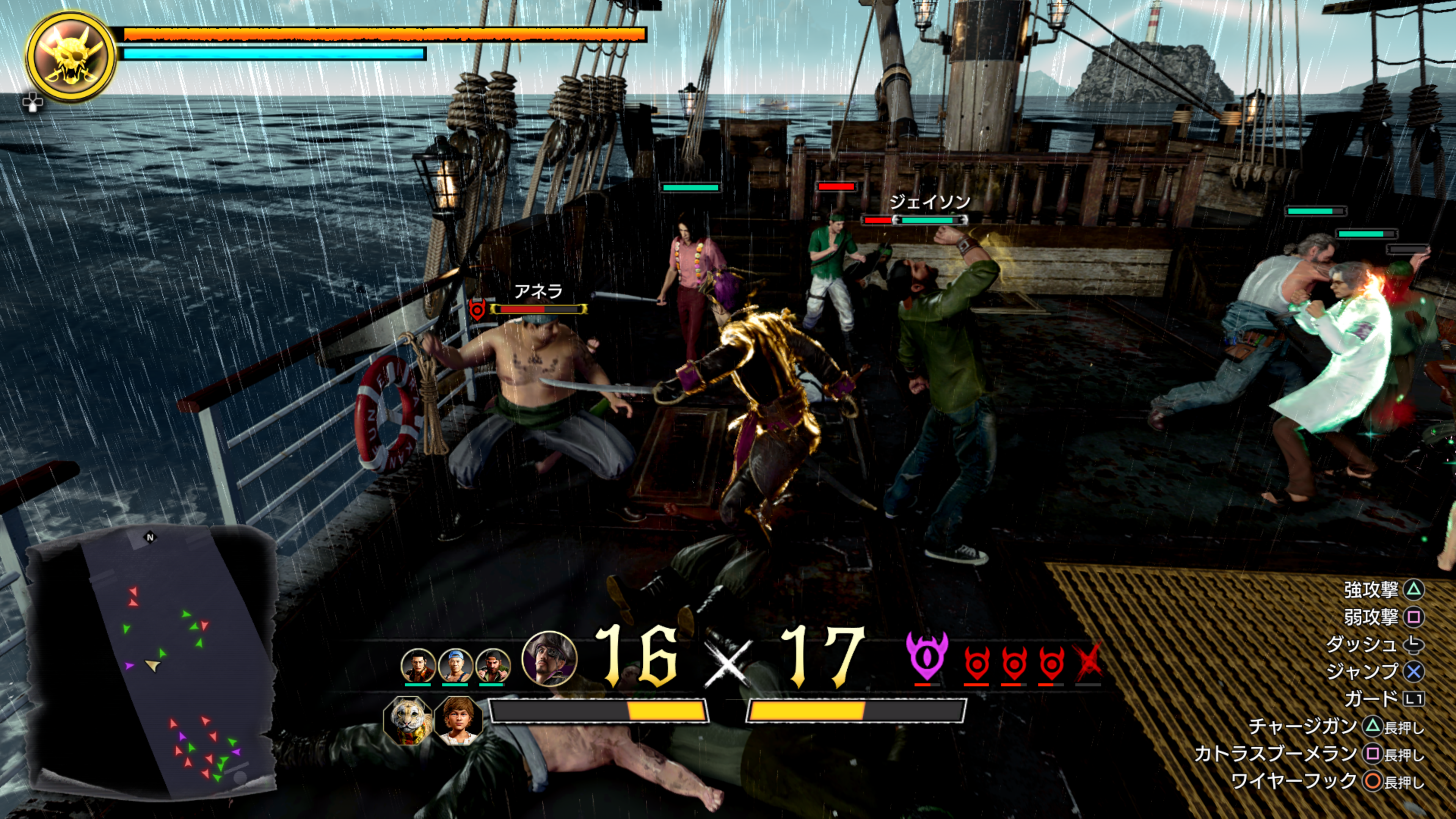Image resolution: width=1456 pixels, height=819 pixels.
Task: Select the green bandana bearded crew portrait
Action: 493,665
